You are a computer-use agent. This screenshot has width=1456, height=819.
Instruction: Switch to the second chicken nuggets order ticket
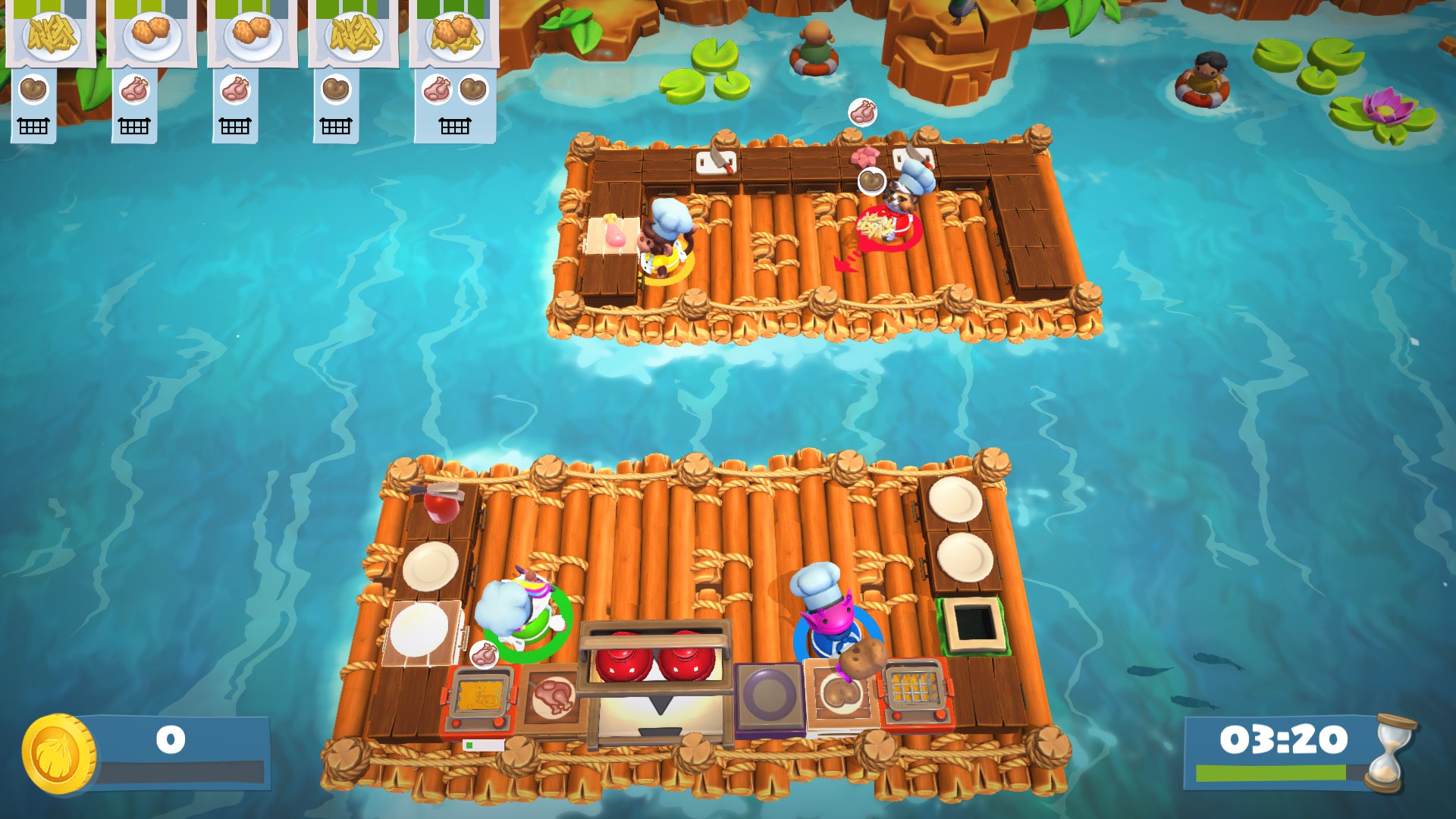[250, 32]
